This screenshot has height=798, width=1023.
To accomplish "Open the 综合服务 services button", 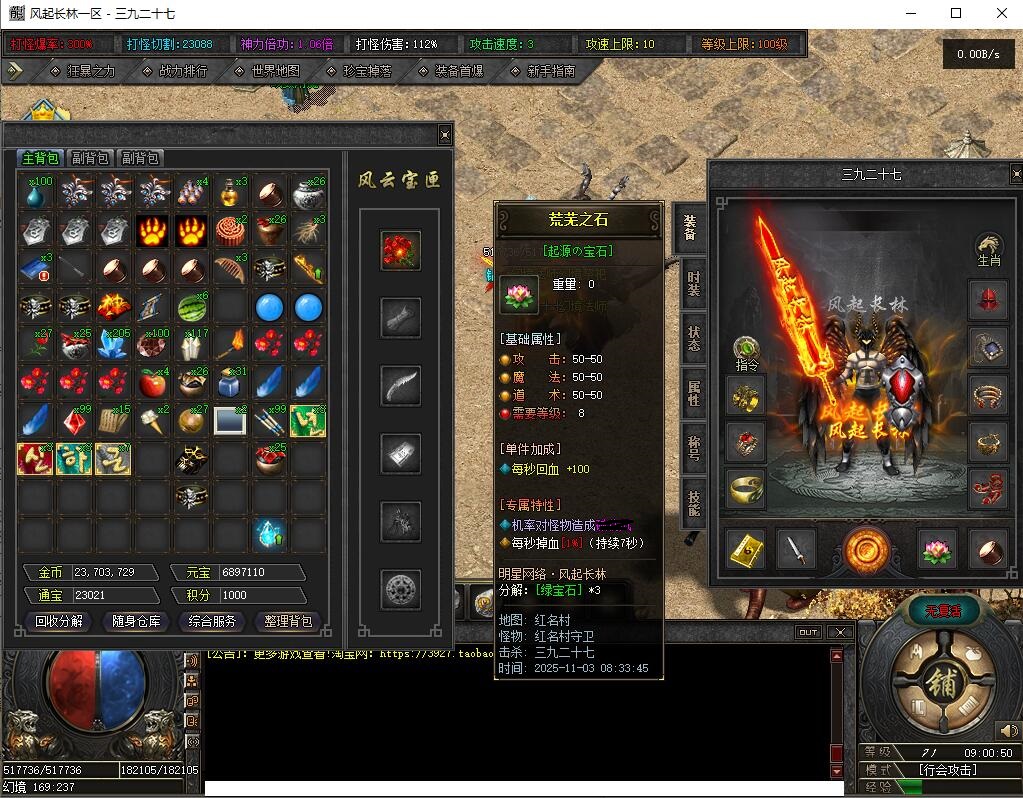I will tap(213, 621).
